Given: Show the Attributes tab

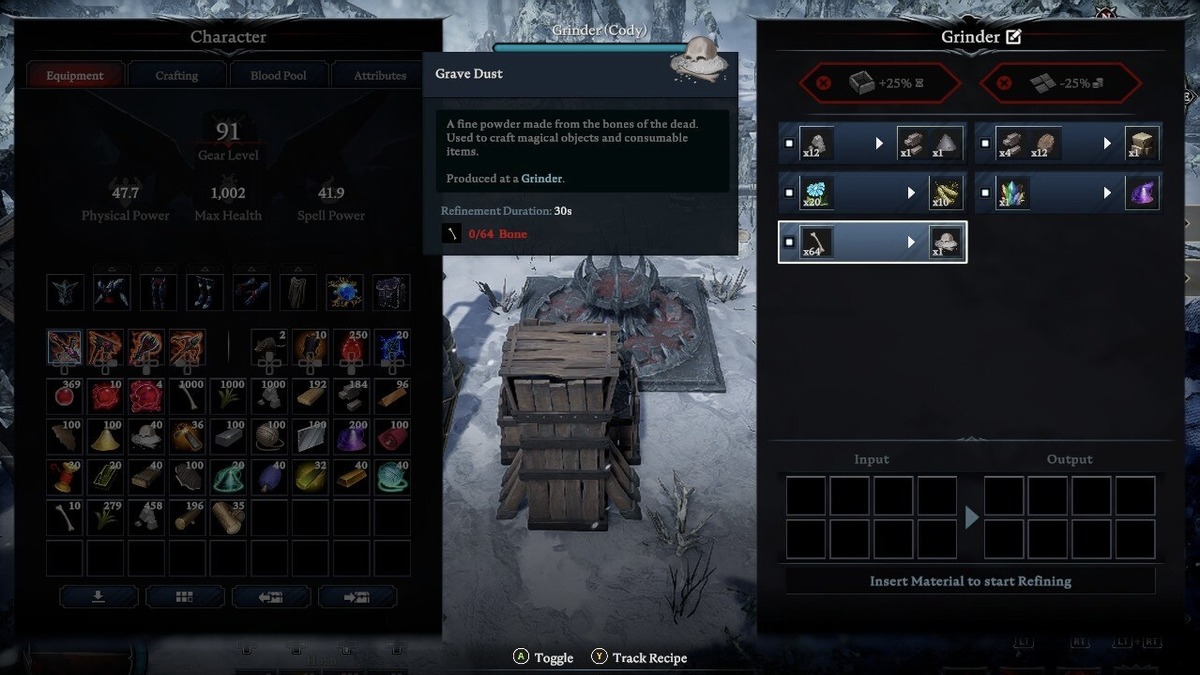Looking at the screenshot, I should (380, 75).
